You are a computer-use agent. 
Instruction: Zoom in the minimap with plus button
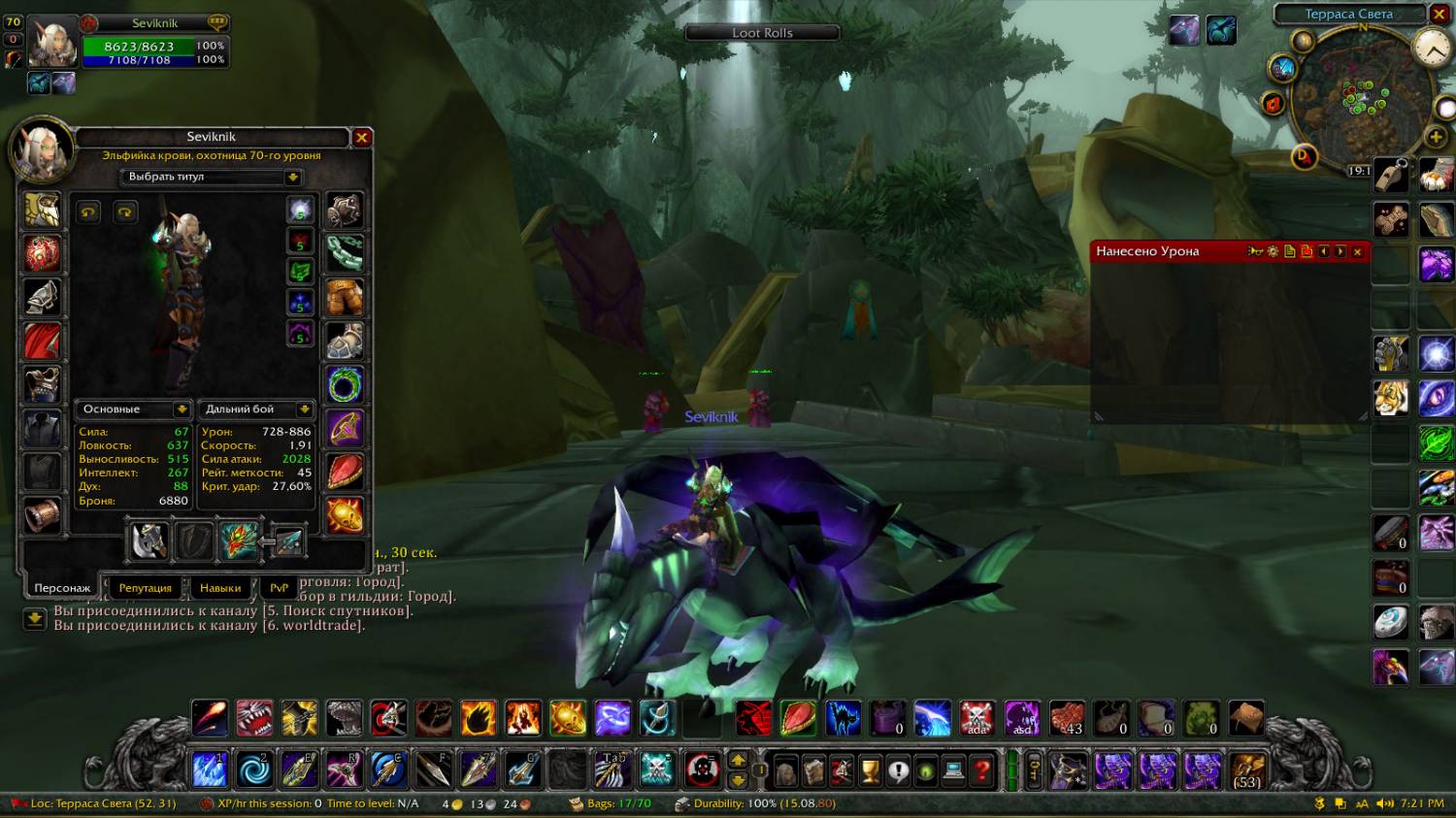[x=1436, y=137]
